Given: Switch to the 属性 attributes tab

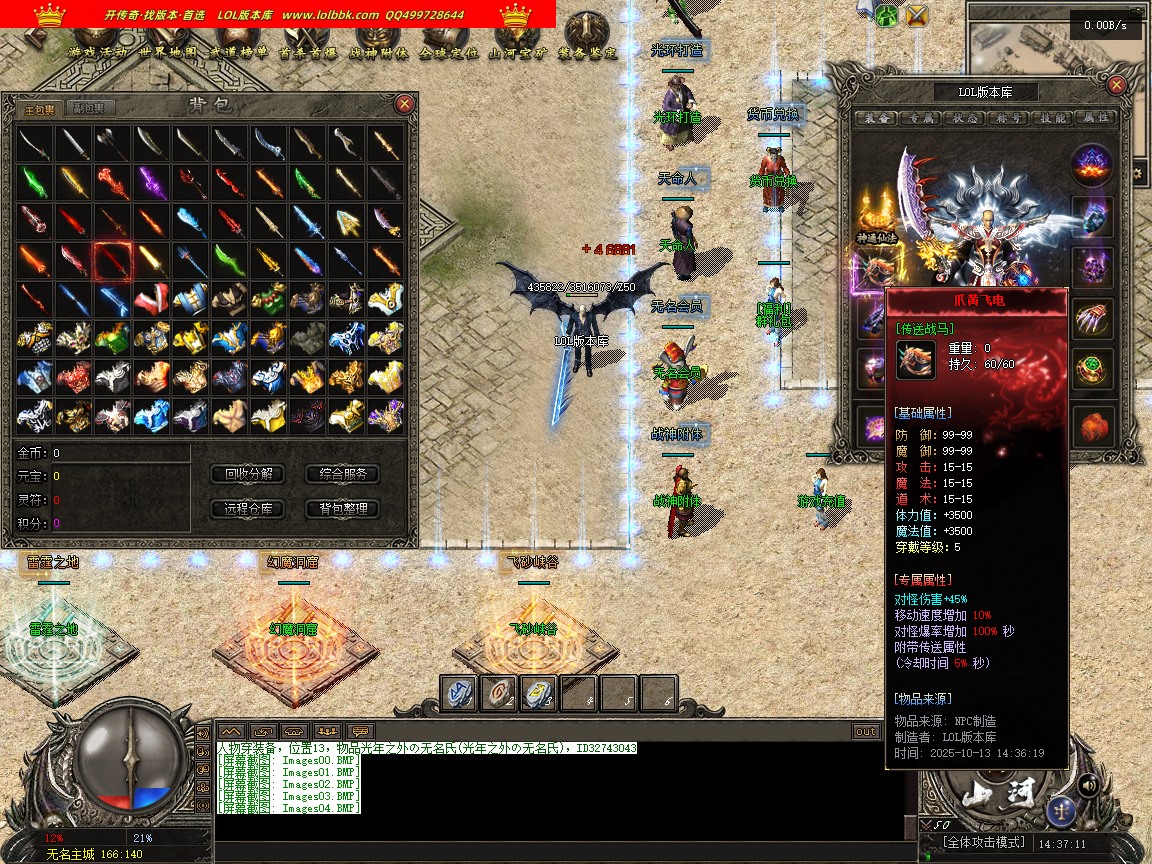Looking at the screenshot, I should point(1096,118).
